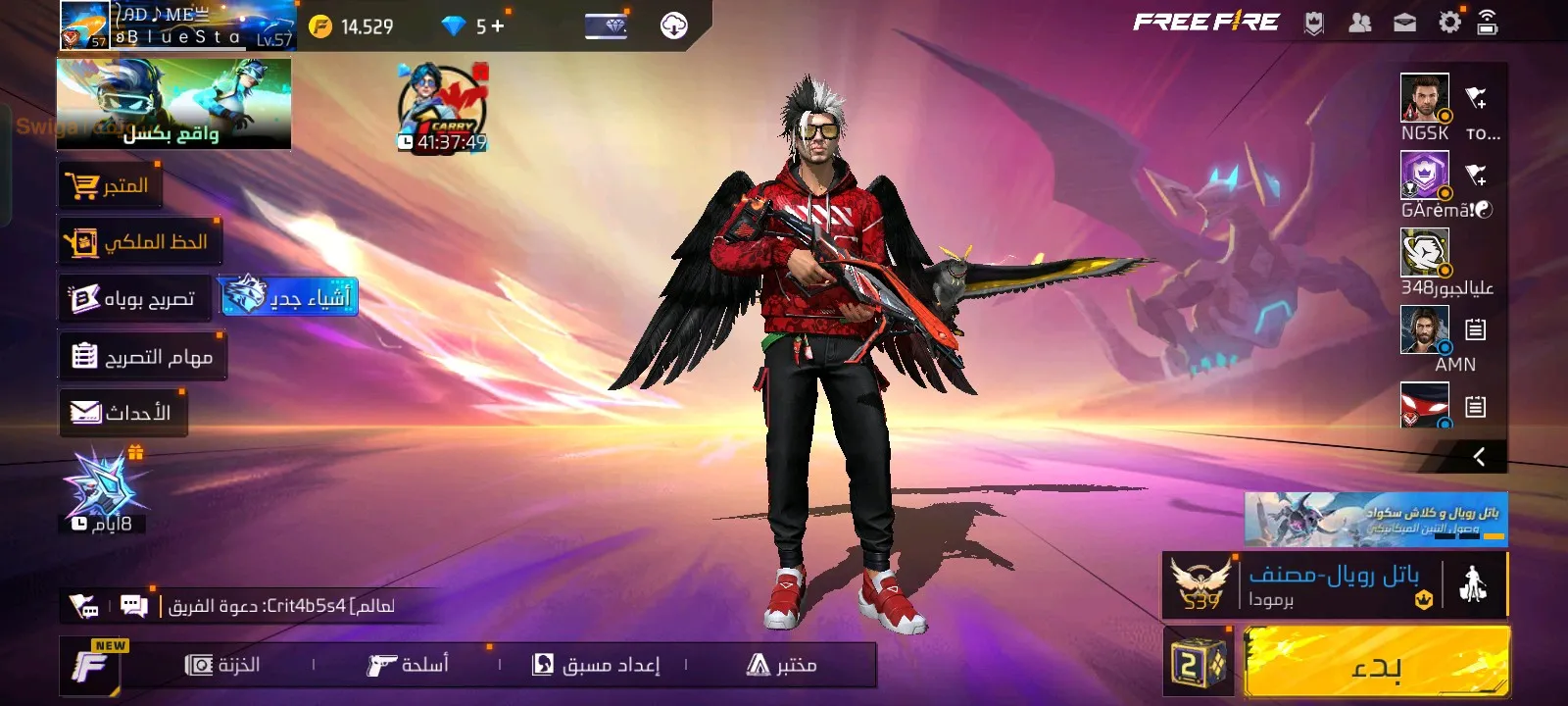This screenshot has width=1568, height=706.
Task: Open the player profile banner
Action: click(176, 25)
